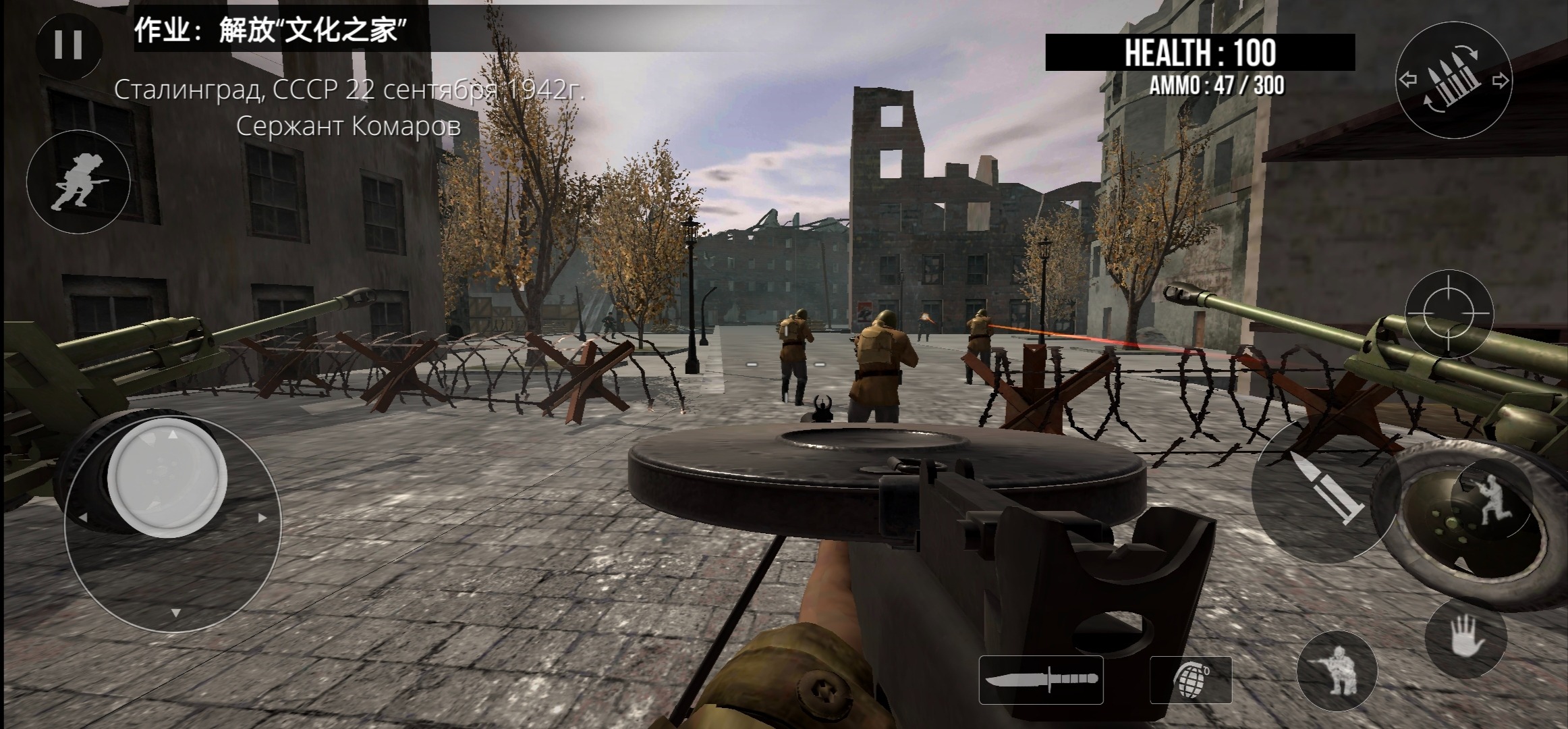The image size is (1568, 729).
Task: Crouch using the kneeling soldier icon
Action: (1336, 670)
